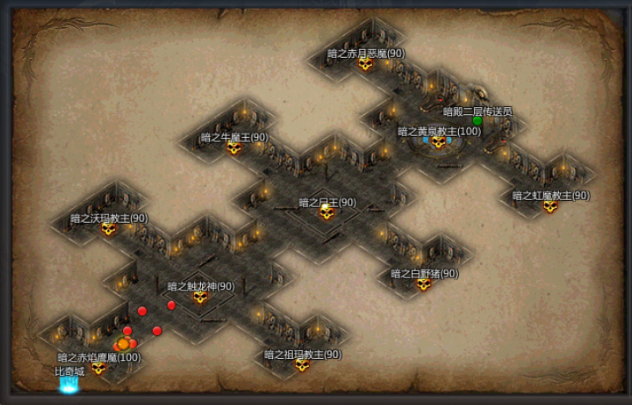This screenshot has width=632, height=405.
Task: Click the 暗之祖玛教主(90) skull marker
Action: click(302, 365)
